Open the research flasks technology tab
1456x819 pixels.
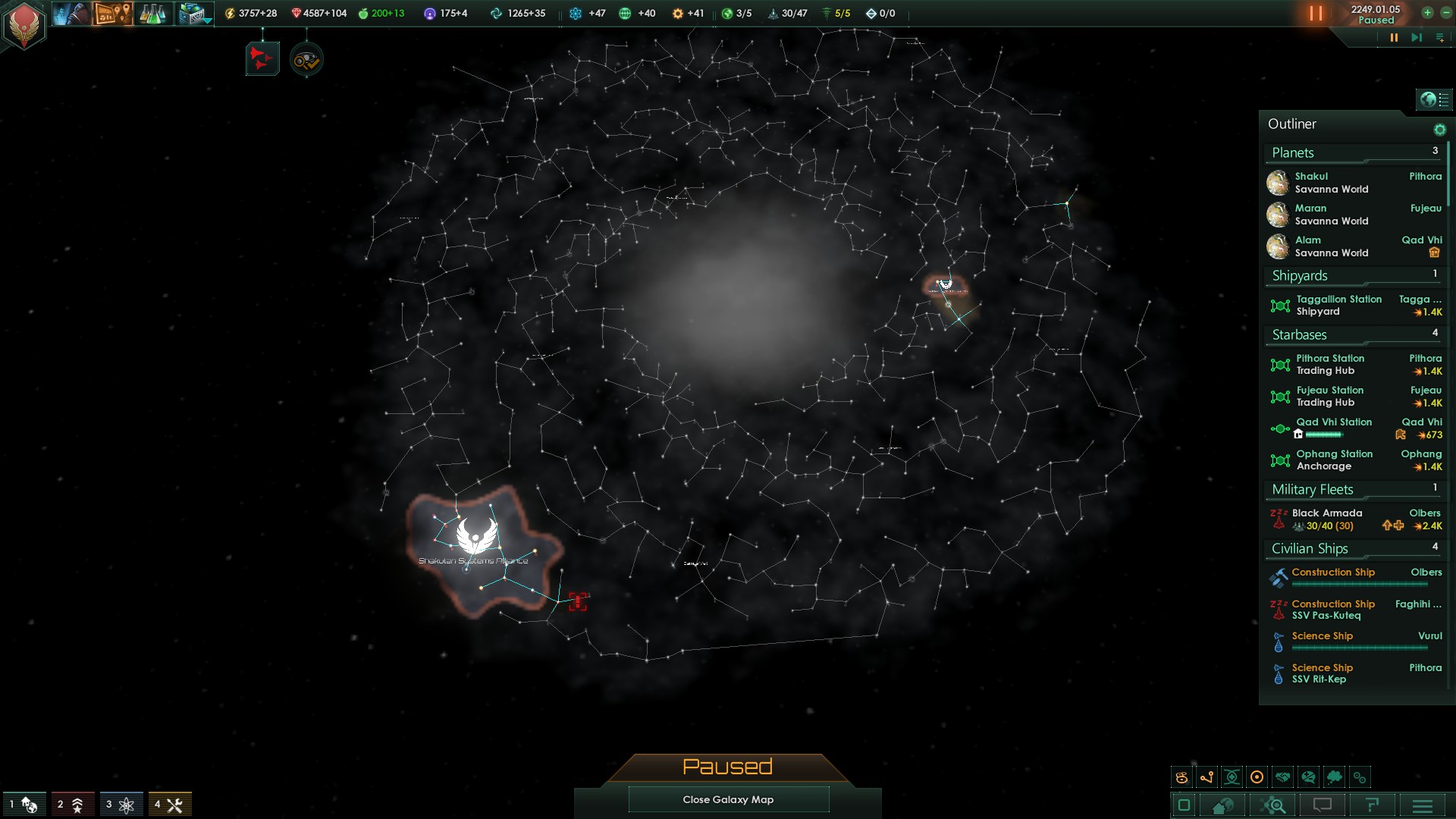click(x=152, y=14)
